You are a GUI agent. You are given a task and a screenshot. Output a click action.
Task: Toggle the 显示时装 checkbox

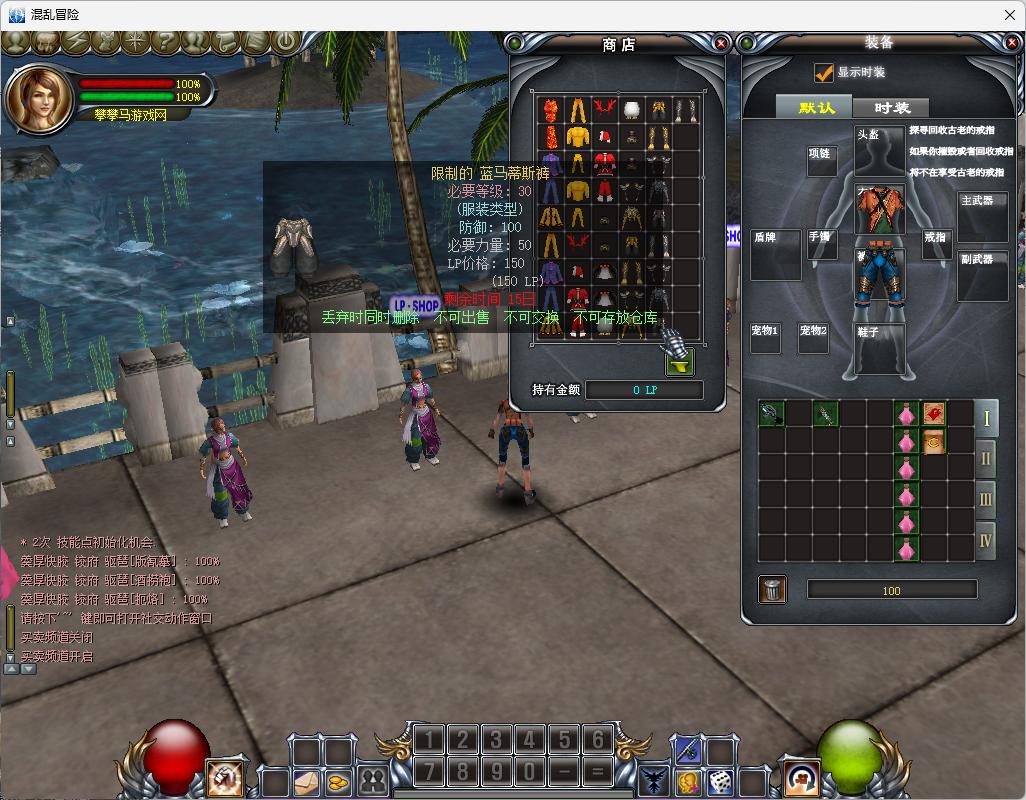tap(823, 73)
